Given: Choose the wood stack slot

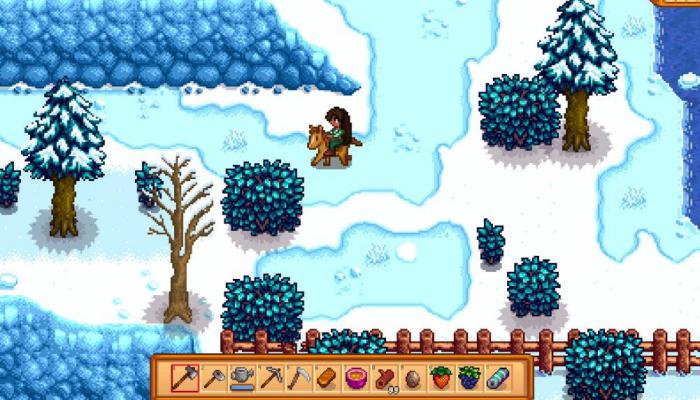Looking at the screenshot, I should point(384,377).
